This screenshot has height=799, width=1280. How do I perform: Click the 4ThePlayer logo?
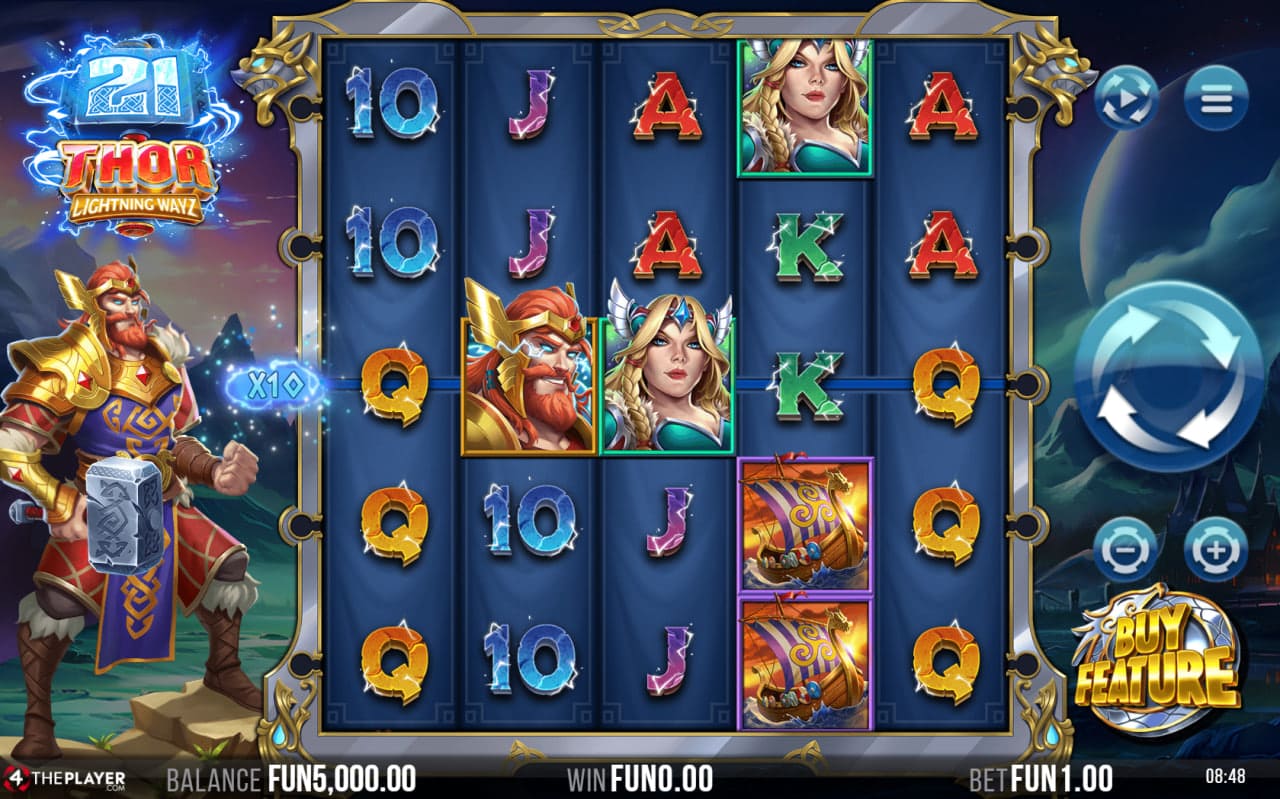pos(64,778)
